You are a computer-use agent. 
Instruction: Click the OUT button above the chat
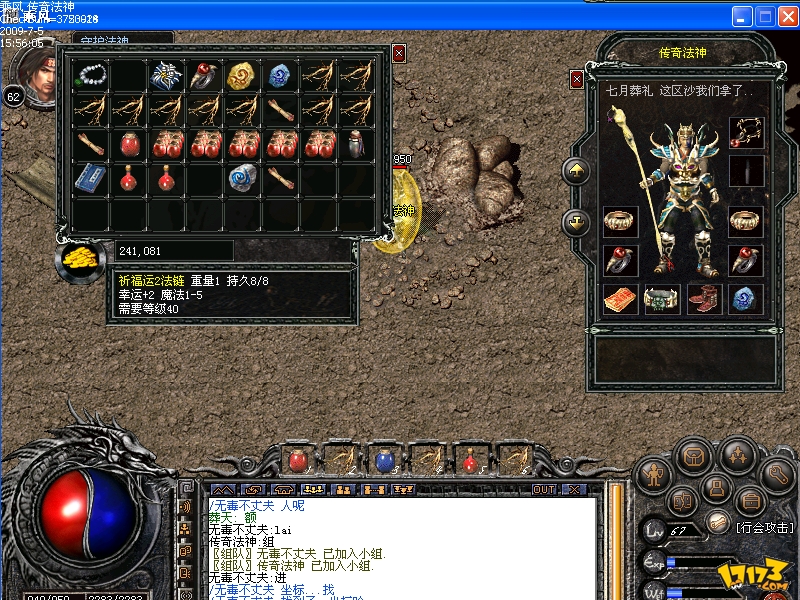pos(544,489)
